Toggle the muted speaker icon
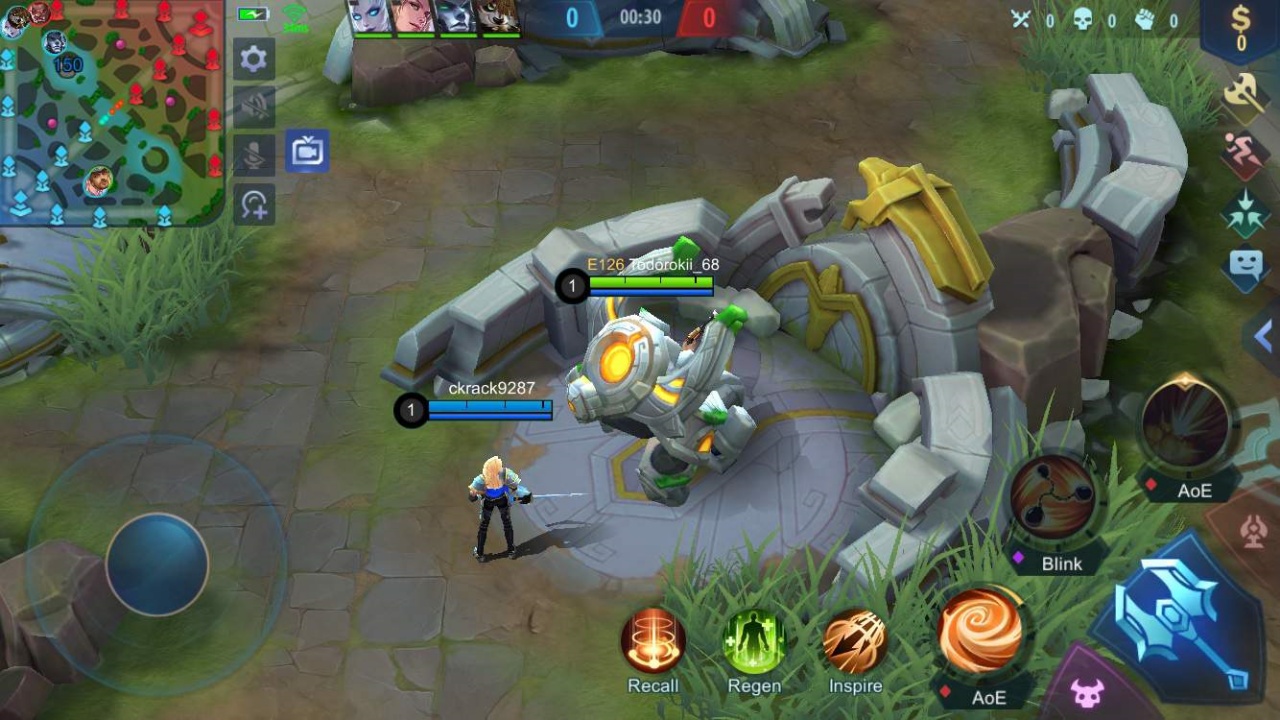The height and width of the screenshot is (720, 1280). tap(254, 107)
